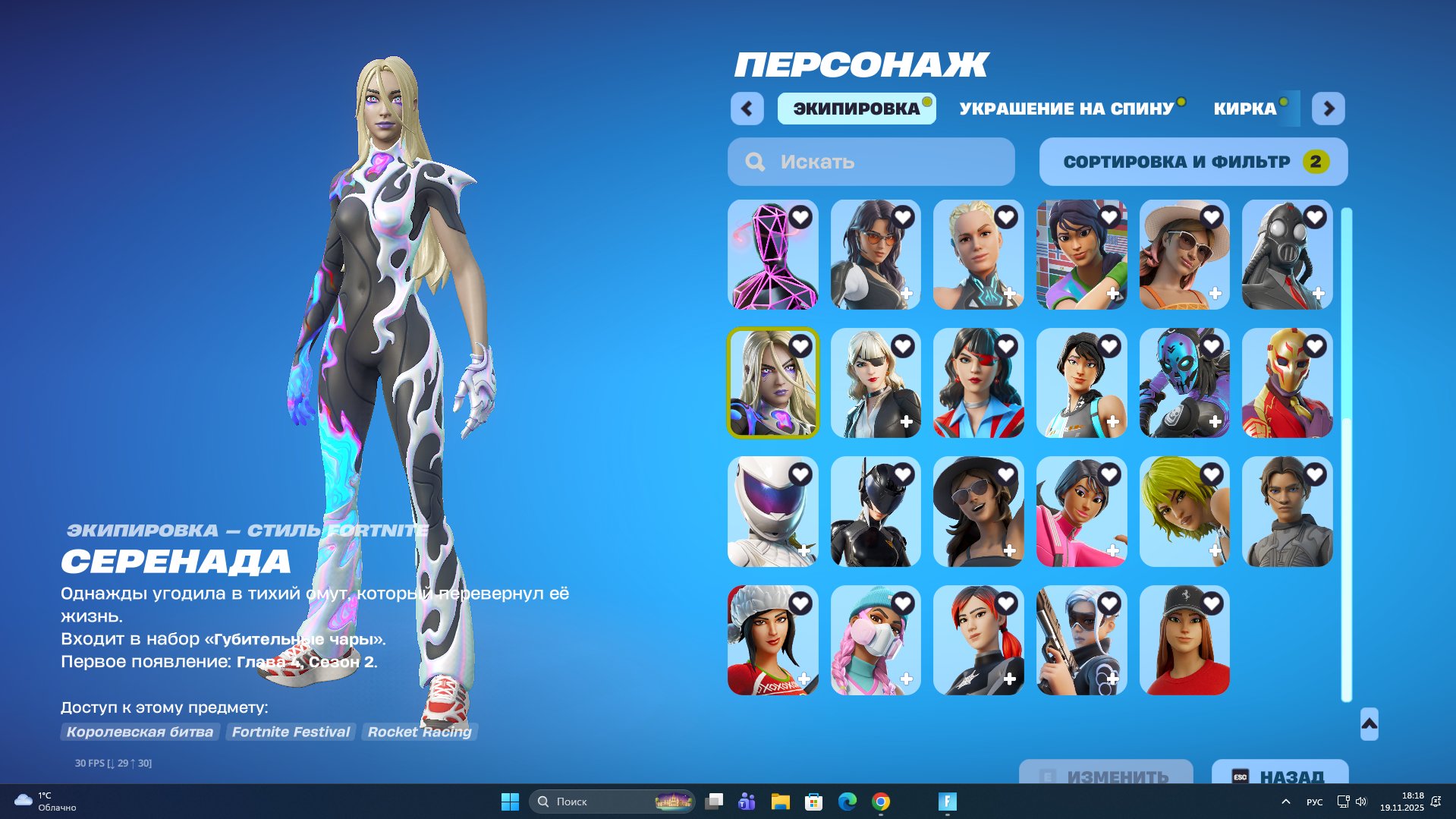
Task: Click the magnifier icon in the search bar
Action: (754, 161)
